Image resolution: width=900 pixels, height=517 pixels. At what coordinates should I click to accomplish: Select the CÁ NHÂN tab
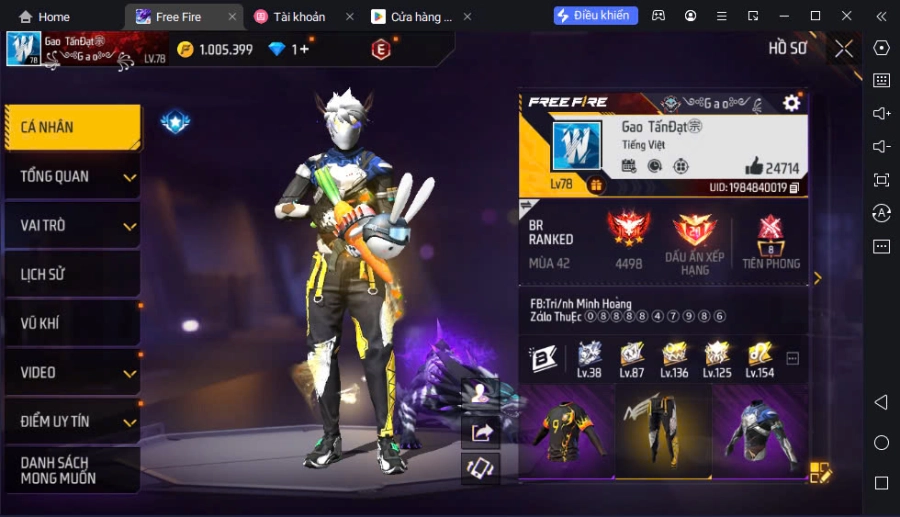pos(70,128)
